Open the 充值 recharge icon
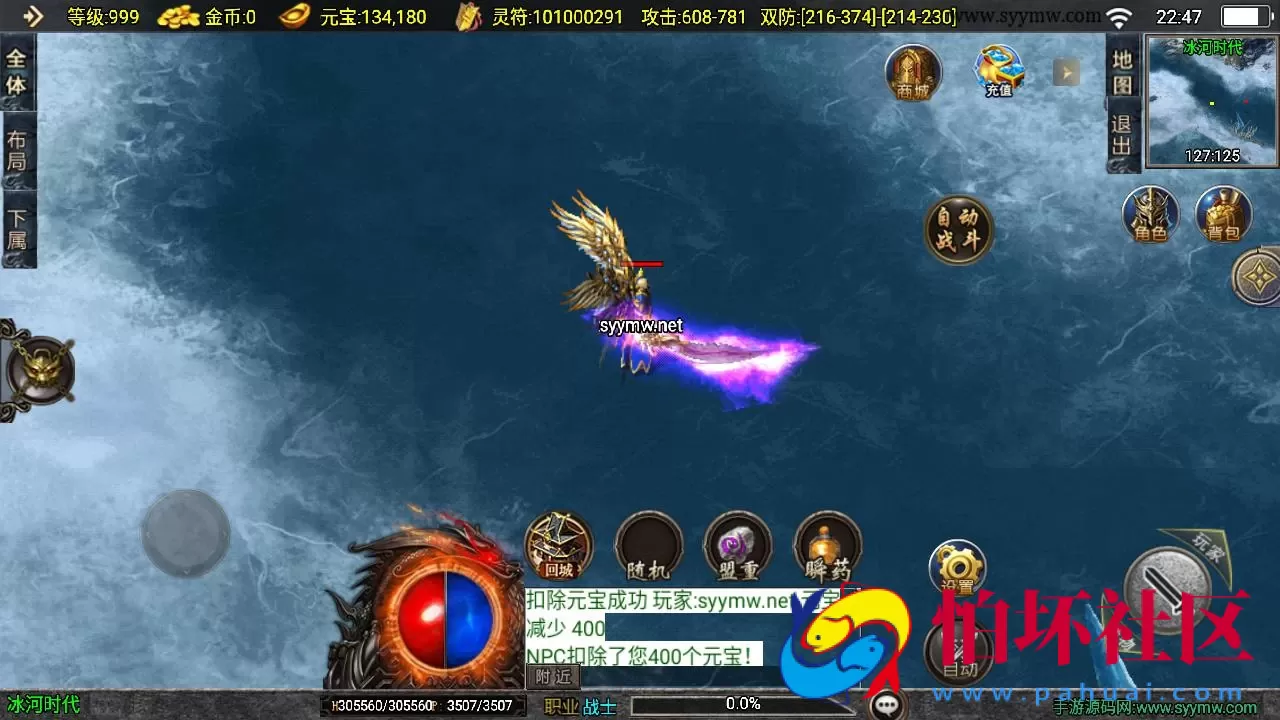The height and width of the screenshot is (720, 1280). tap(998, 70)
